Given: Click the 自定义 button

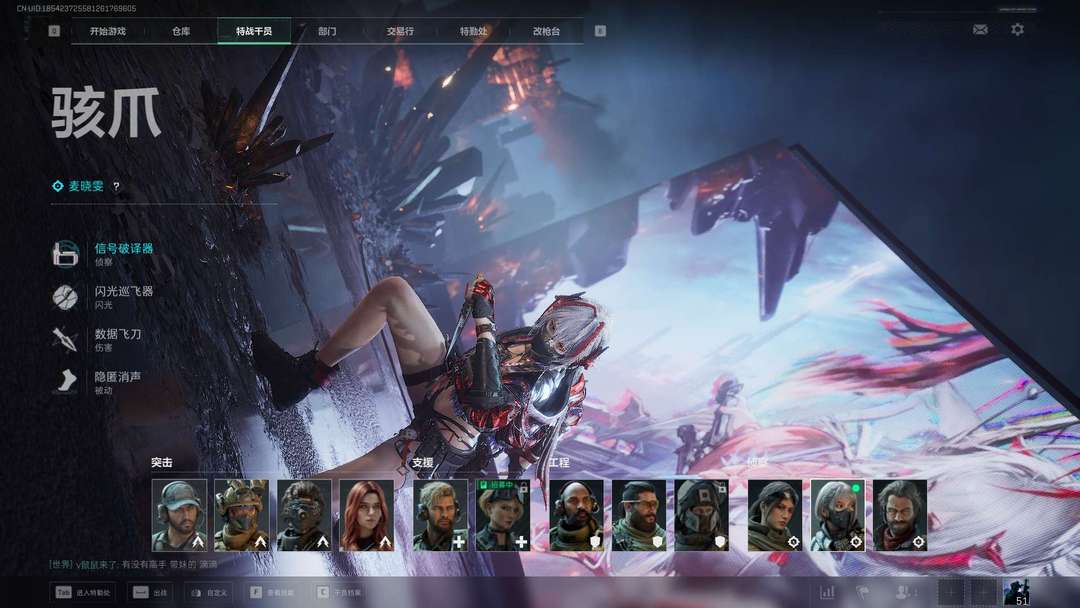Looking at the screenshot, I should [x=210, y=593].
